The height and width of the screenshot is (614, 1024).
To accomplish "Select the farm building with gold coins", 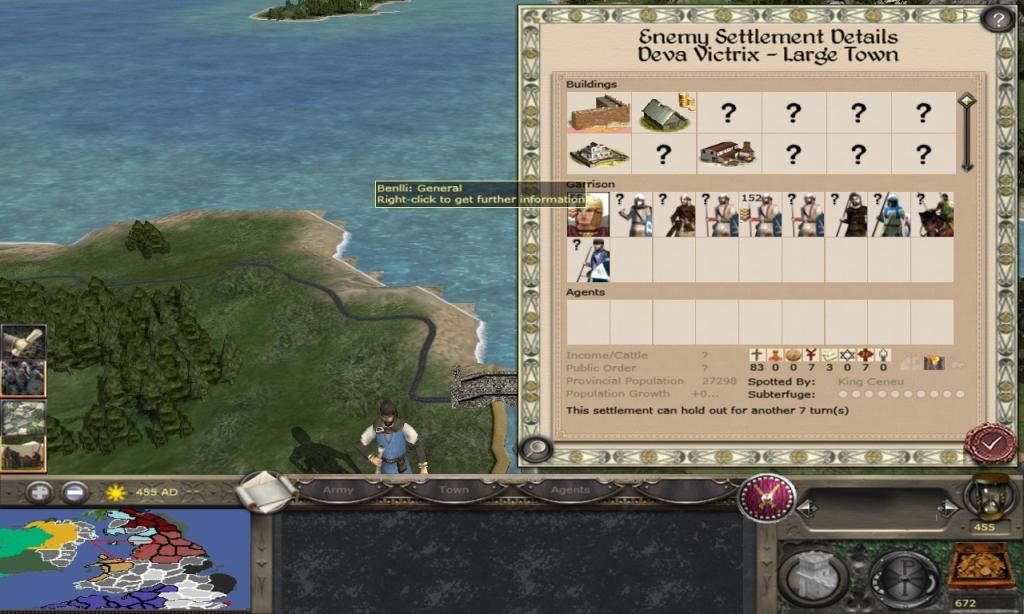I will click(664, 113).
